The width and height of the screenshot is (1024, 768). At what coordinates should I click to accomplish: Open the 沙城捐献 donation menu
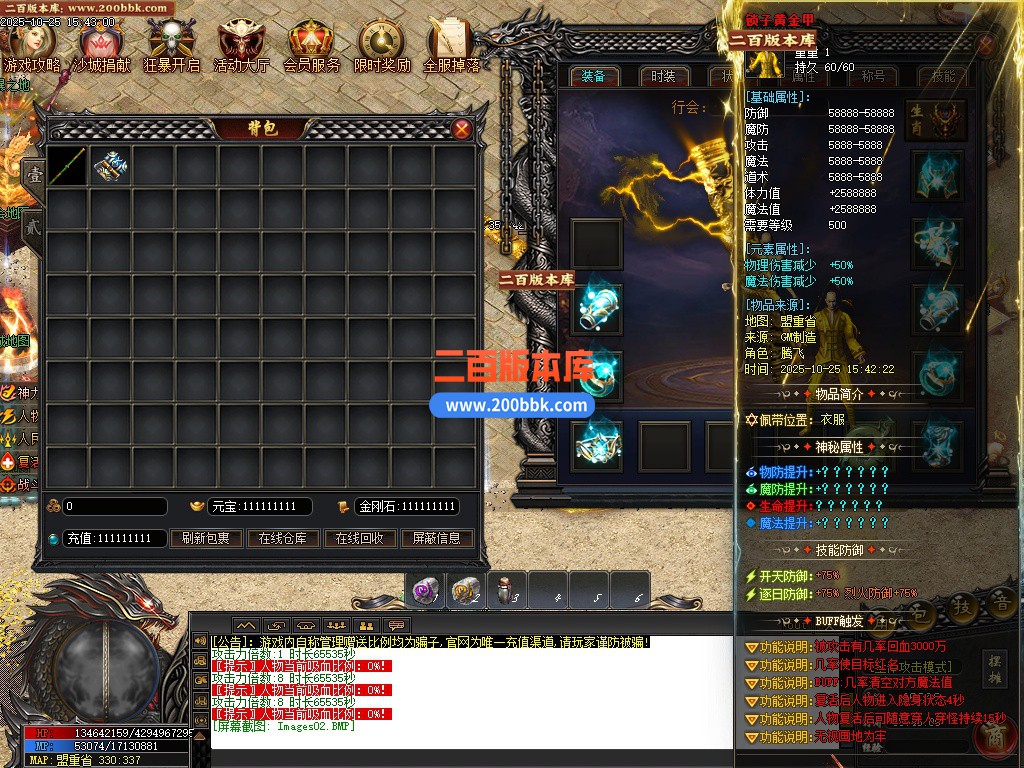pos(101,46)
